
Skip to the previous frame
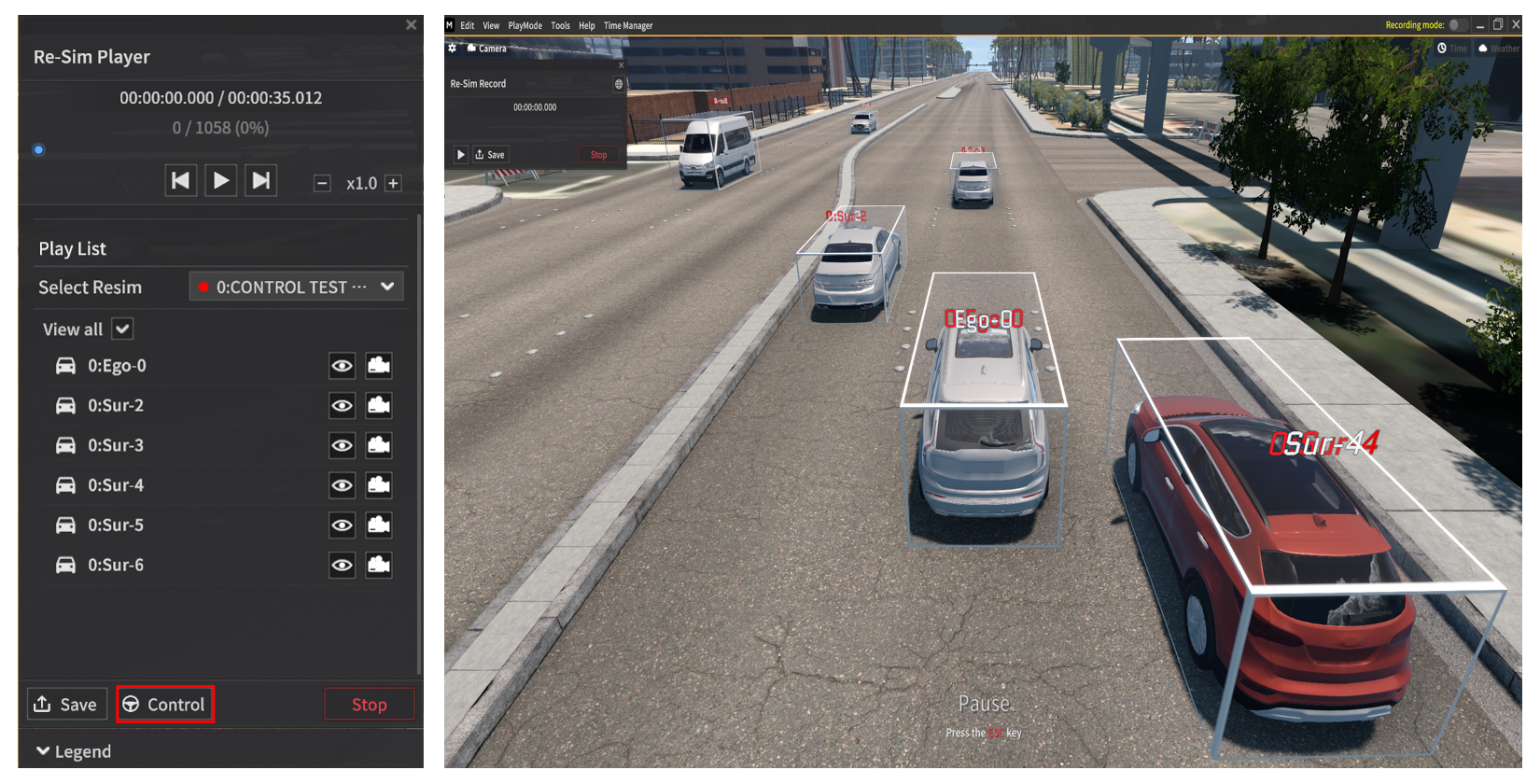(x=180, y=180)
